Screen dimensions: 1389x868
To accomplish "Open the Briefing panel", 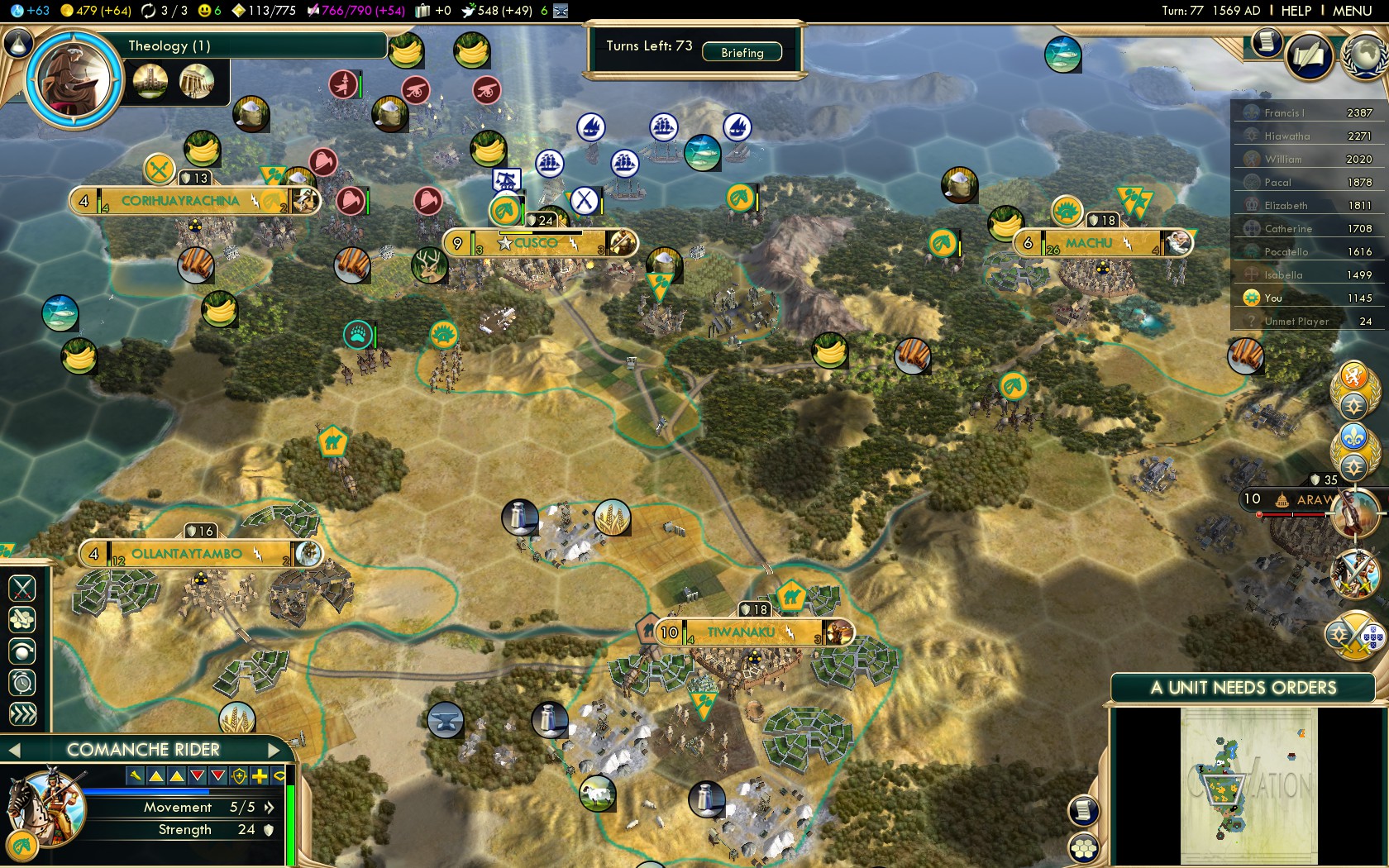I will pyautogui.click(x=742, y=52).
